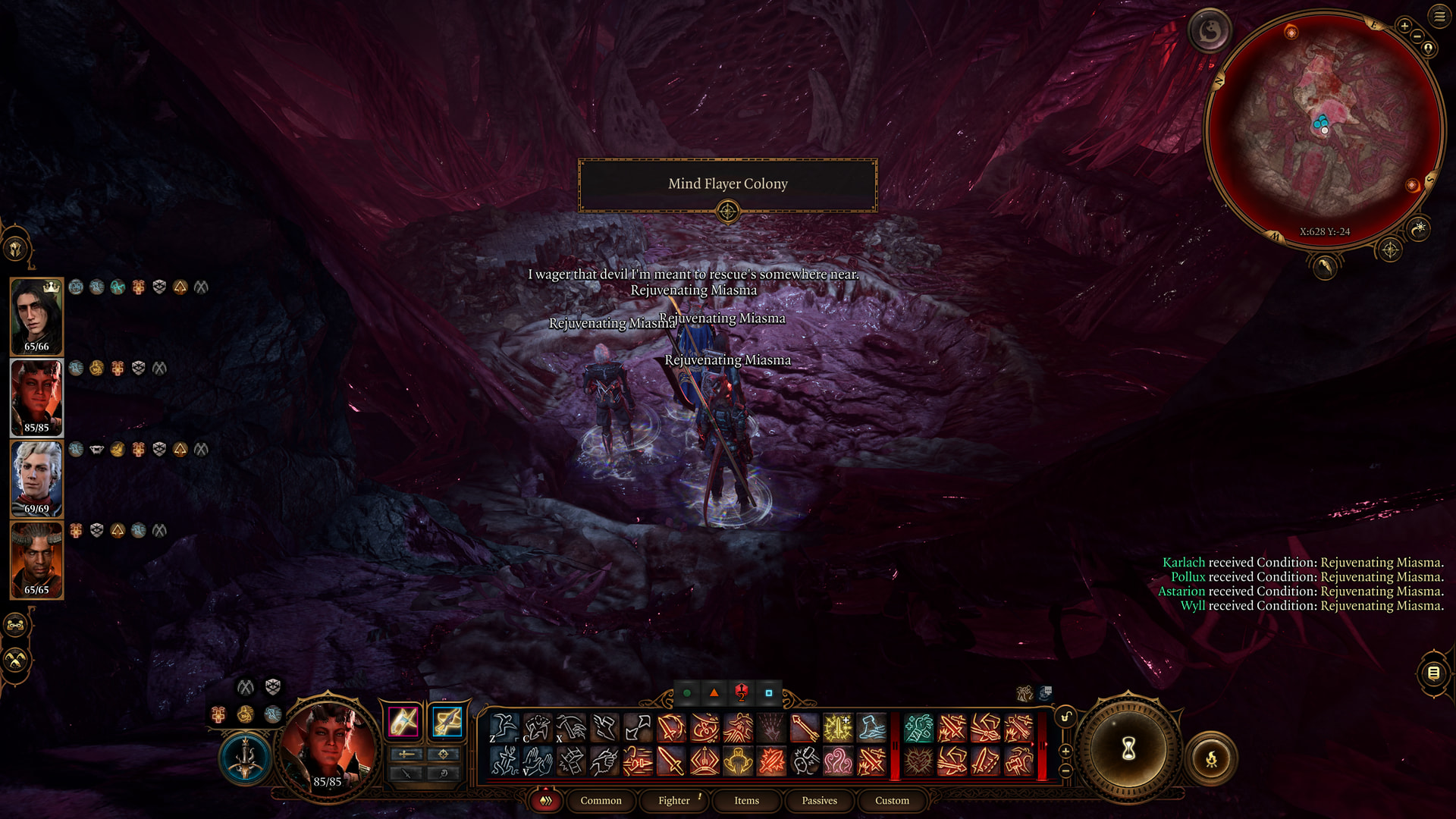Image resolution: width=1456 pixels, height=819 pixels.
Task: Click the location marker button below the banner
Action: point(727,212)
